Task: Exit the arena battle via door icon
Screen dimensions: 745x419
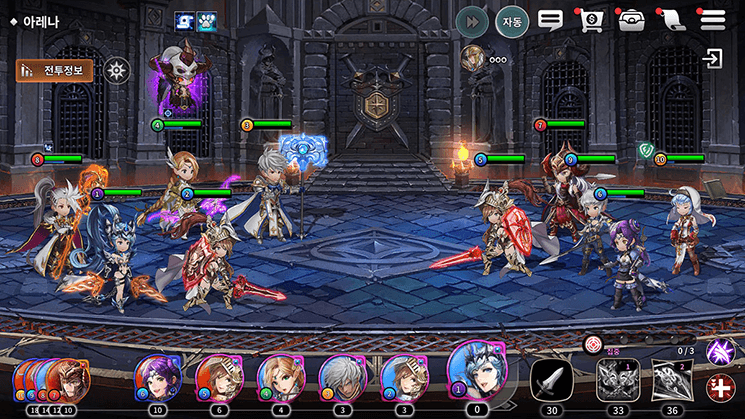Action: [x=713, y=59]
